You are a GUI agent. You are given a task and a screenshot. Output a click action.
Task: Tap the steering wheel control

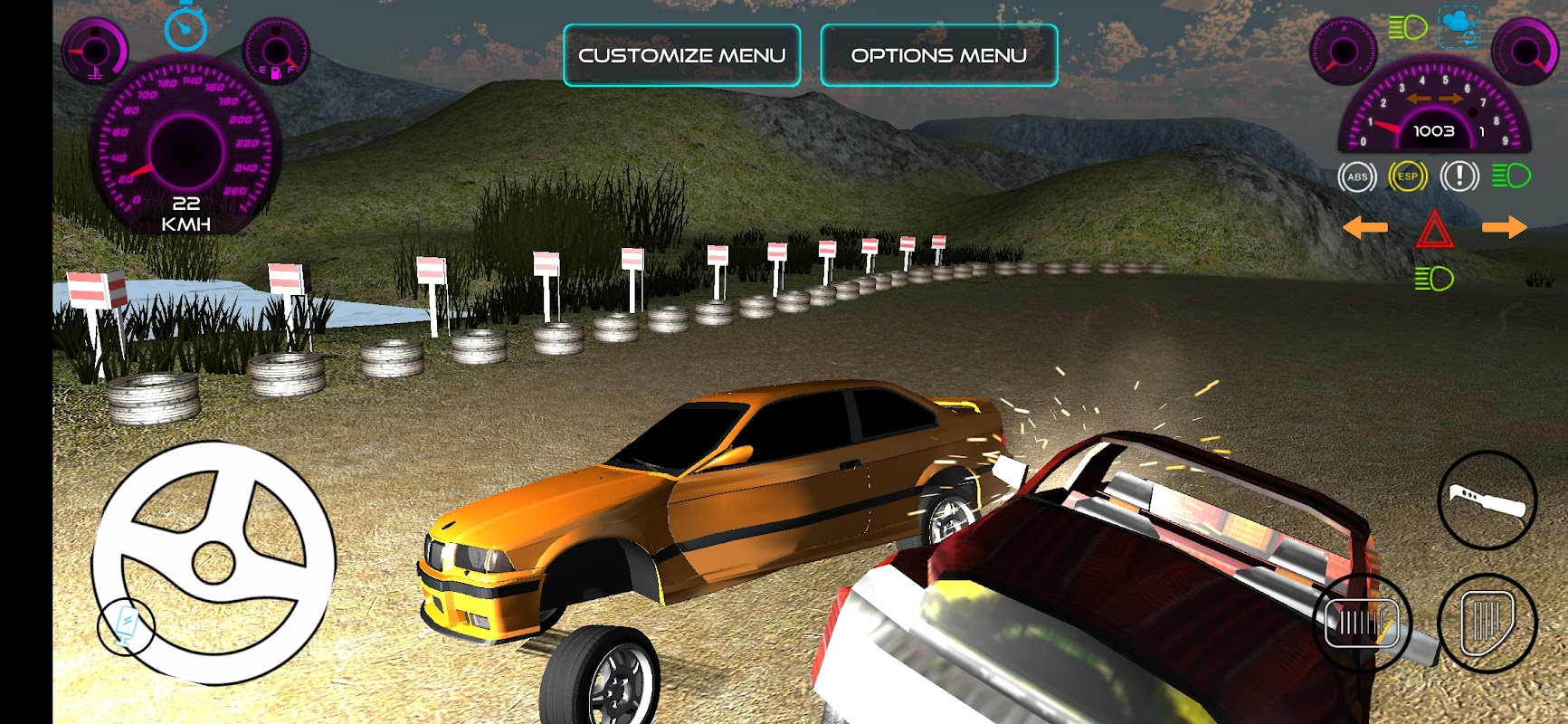[214, 562]
